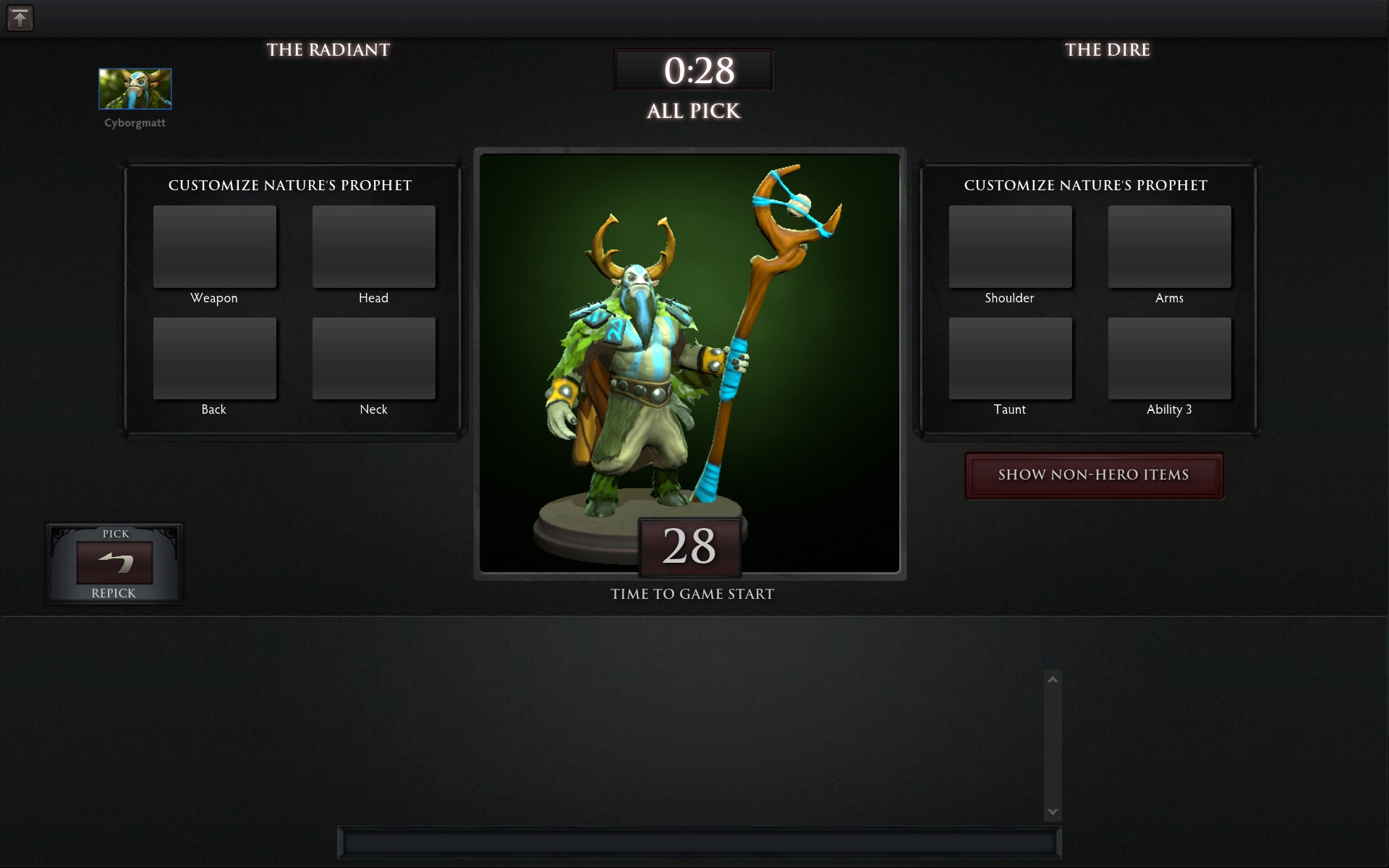Click the chat text input field
The width and height of the screenshot is (1389, 868).
click(x=698, y=843)
